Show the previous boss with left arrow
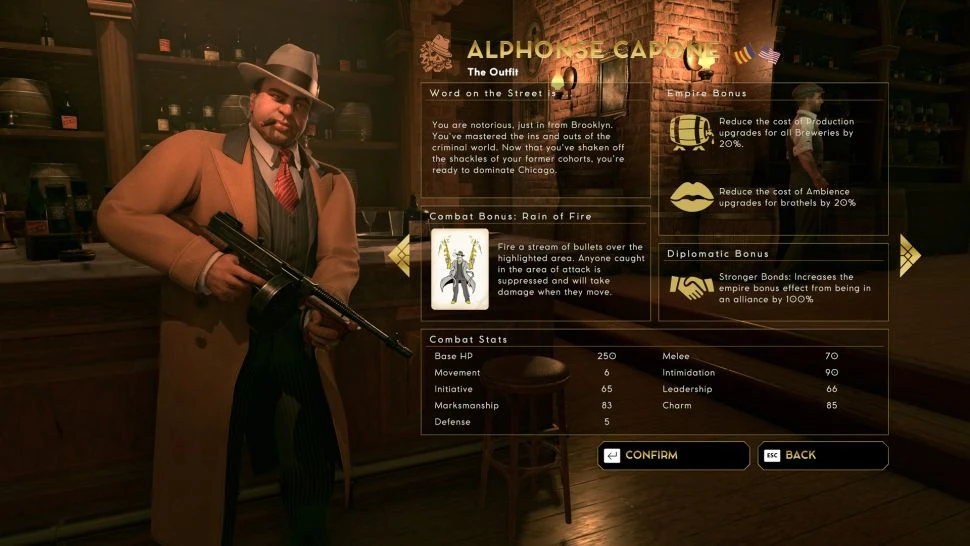Image resolution: width=970 pixels, height=546 pixels. click(x=398, y=254)
